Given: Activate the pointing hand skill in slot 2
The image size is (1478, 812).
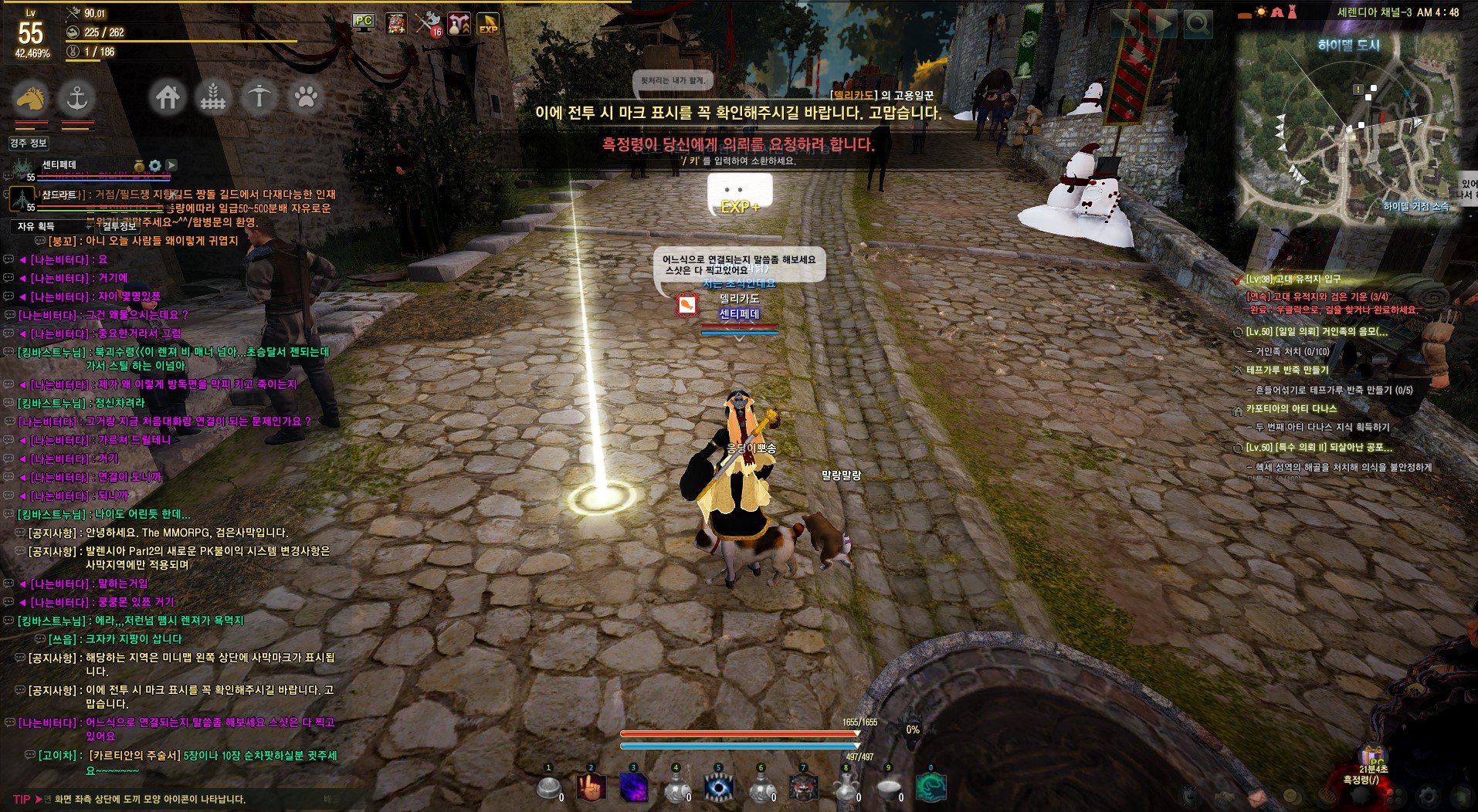Looking at the screenshot, I should click(592, 788).
